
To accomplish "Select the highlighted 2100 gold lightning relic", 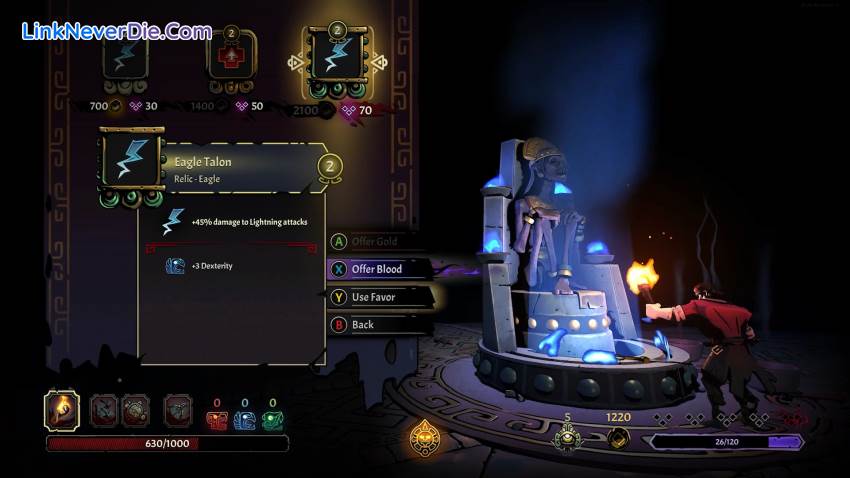I will coord(336,60).
